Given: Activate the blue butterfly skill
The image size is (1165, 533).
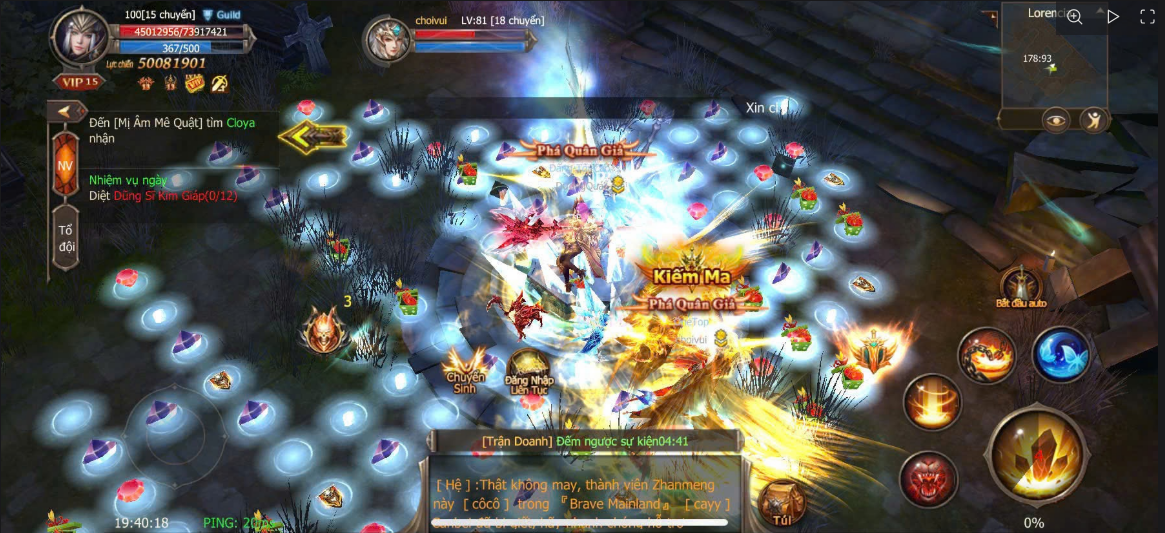Looking at the screenshot, I should tap(1061, 355).
